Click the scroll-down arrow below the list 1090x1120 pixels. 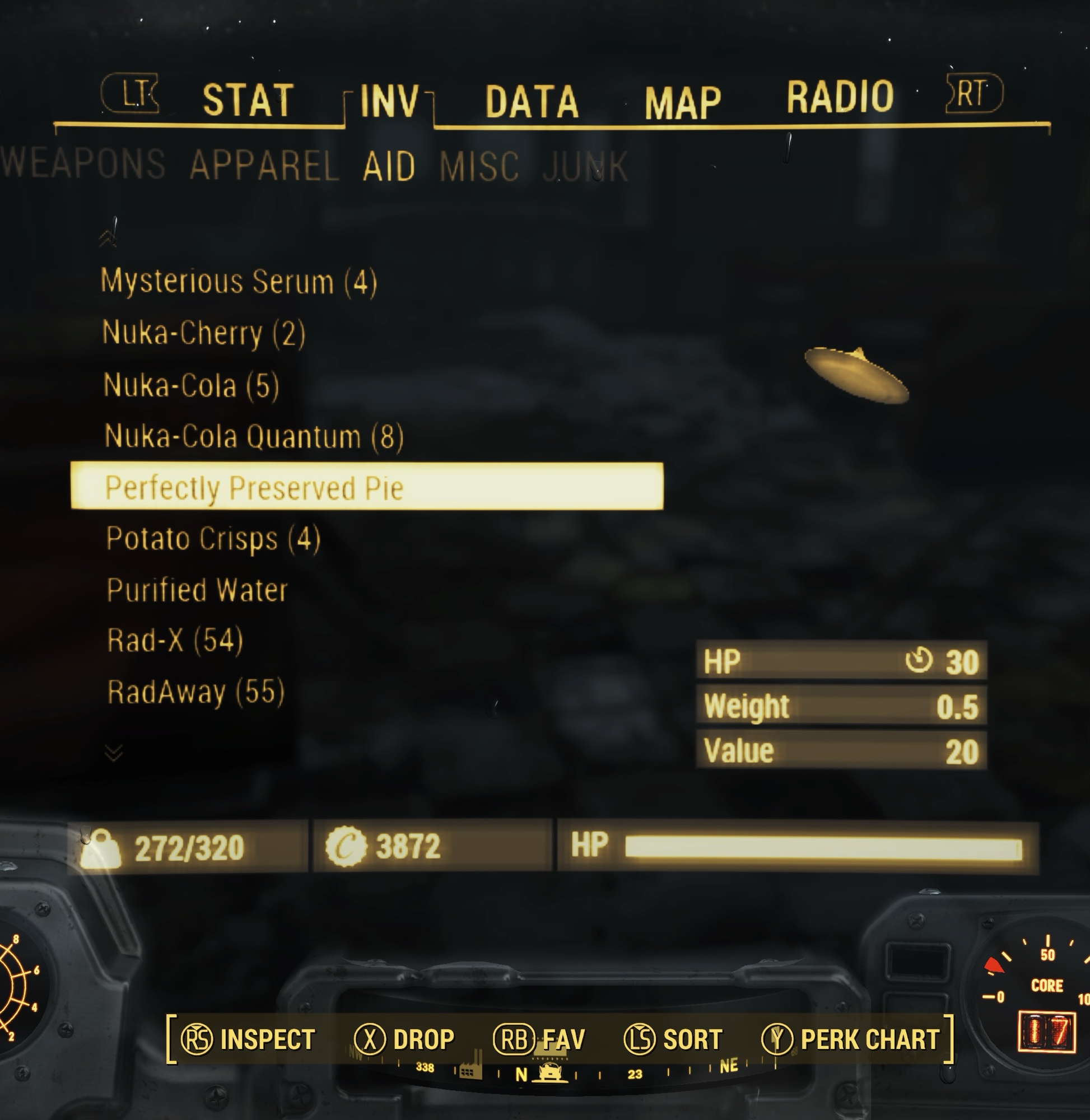click(114, 753)
